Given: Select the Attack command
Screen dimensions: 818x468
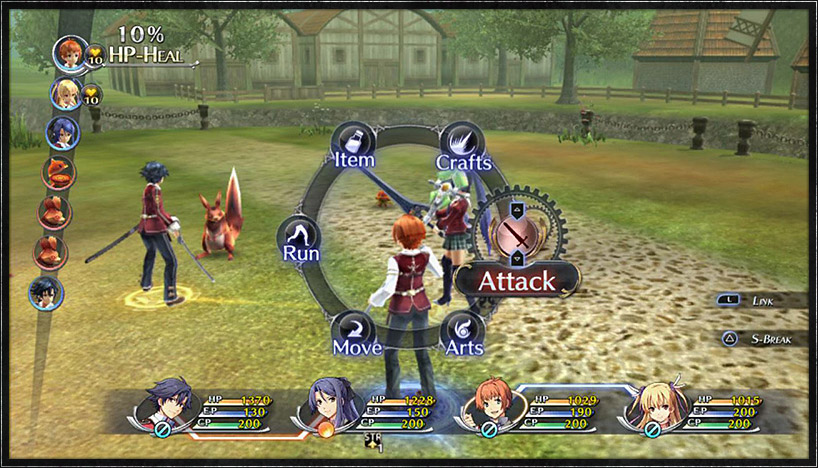Looking at the screenshot, I should pyautogui.click(x=516, y=280).
